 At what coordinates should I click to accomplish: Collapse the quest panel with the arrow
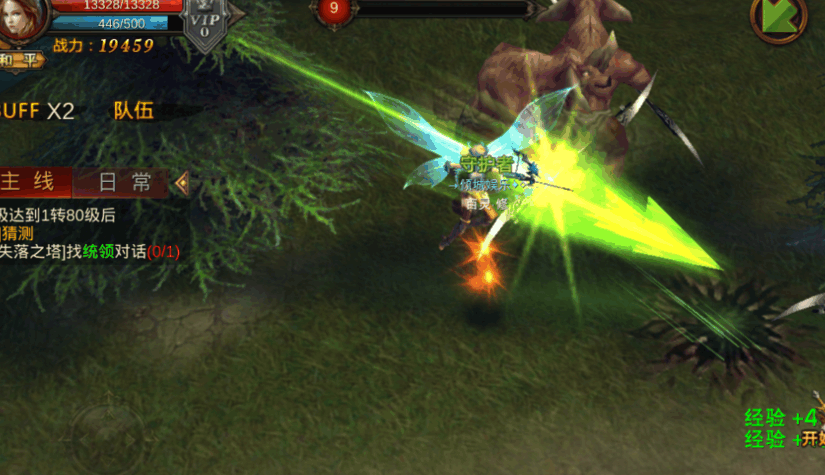click(181, 182)
